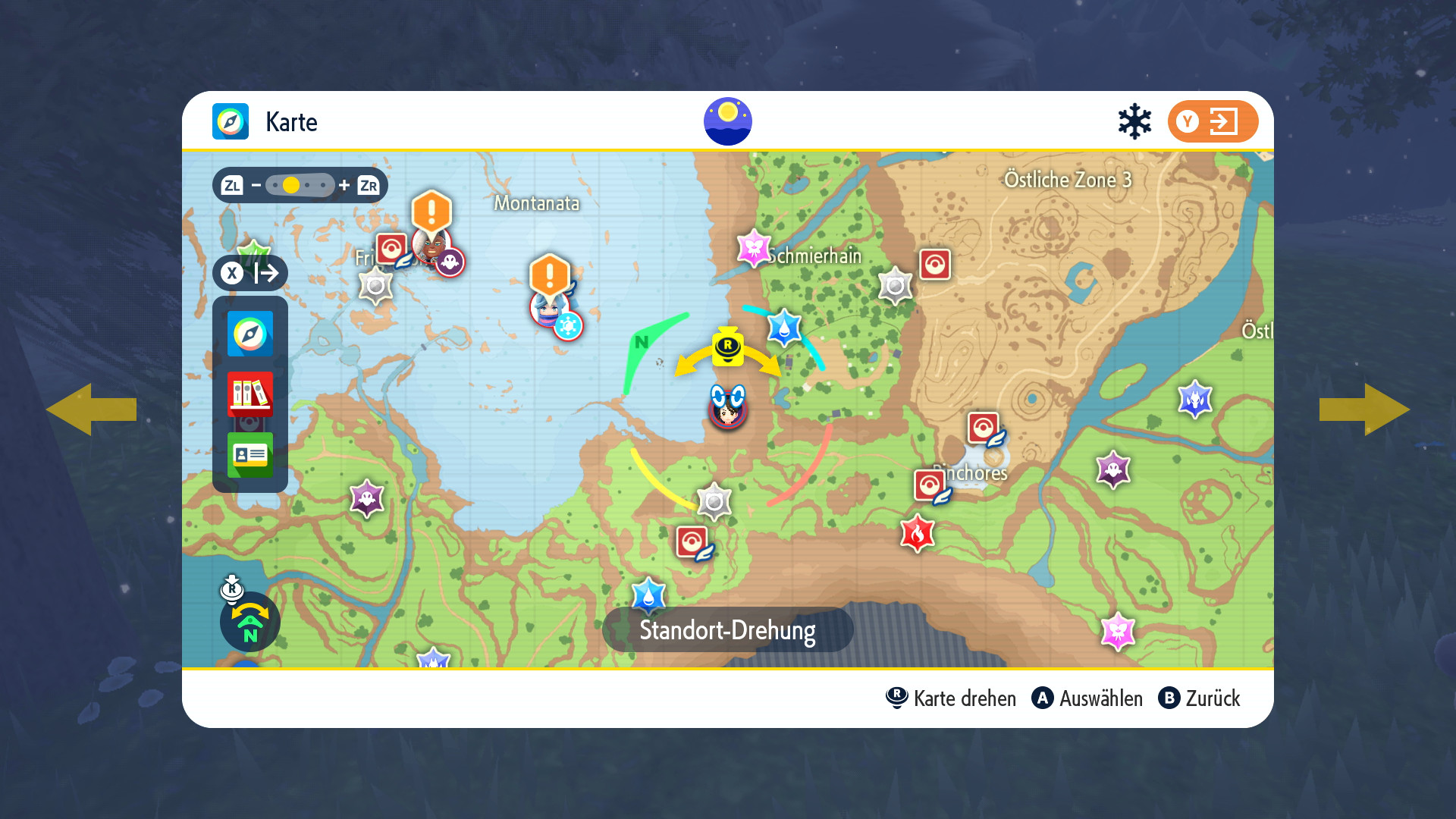1456x819 pixels.
Task: Collapse the side app panel arrow
Action: tap(250, 273)
